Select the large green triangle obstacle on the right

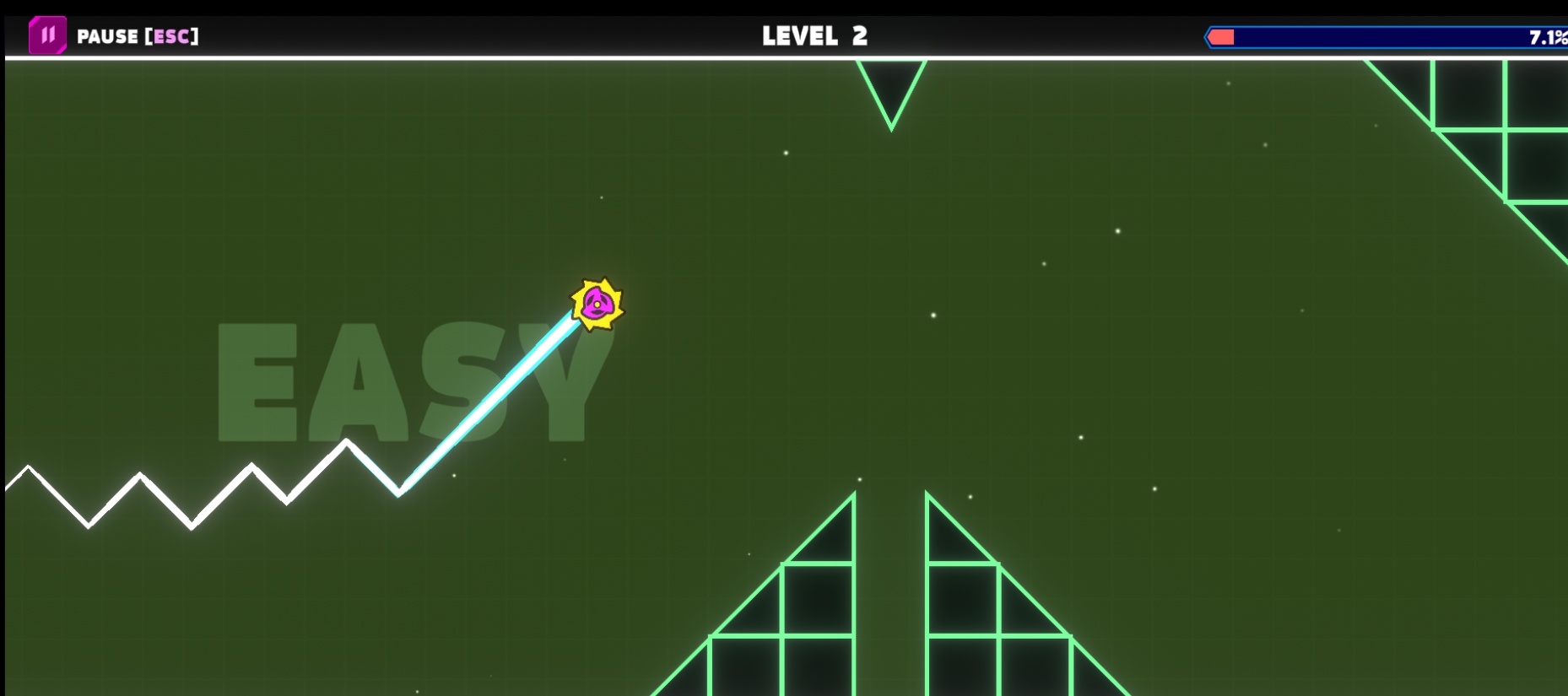[x=1511, y=127]
